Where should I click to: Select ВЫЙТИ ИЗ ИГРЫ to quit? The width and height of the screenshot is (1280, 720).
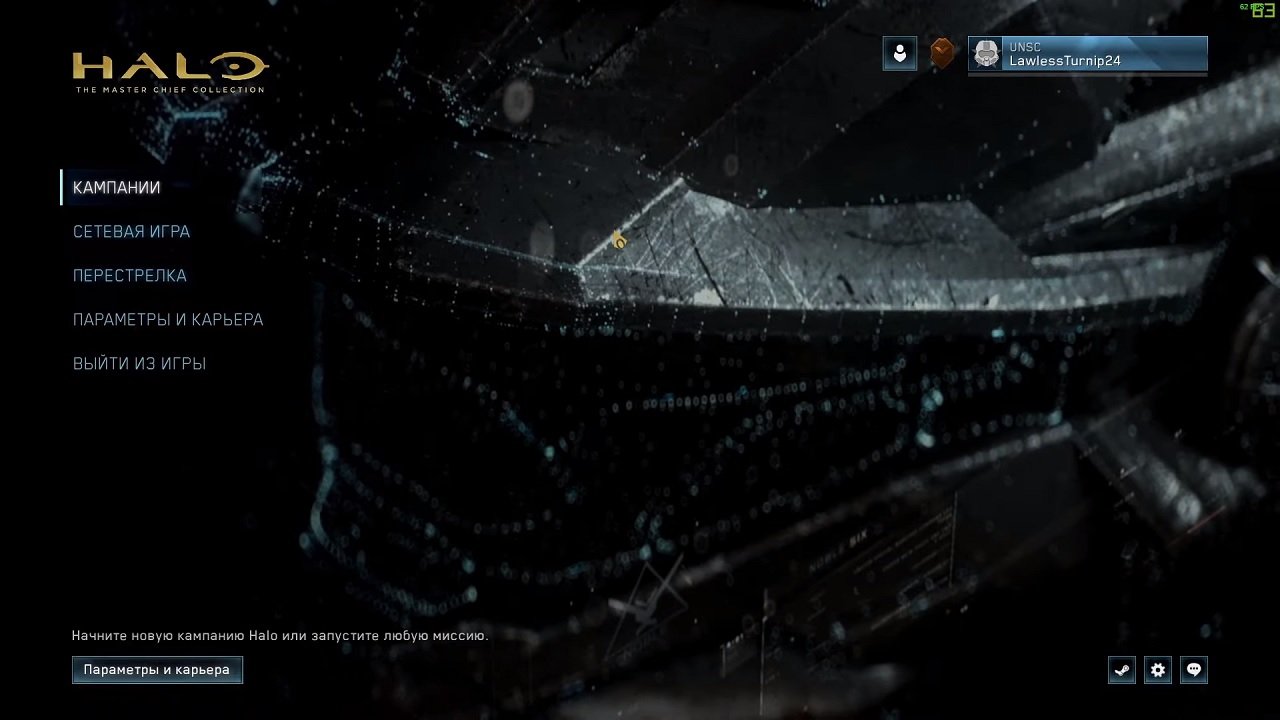(x=139, y=363)
